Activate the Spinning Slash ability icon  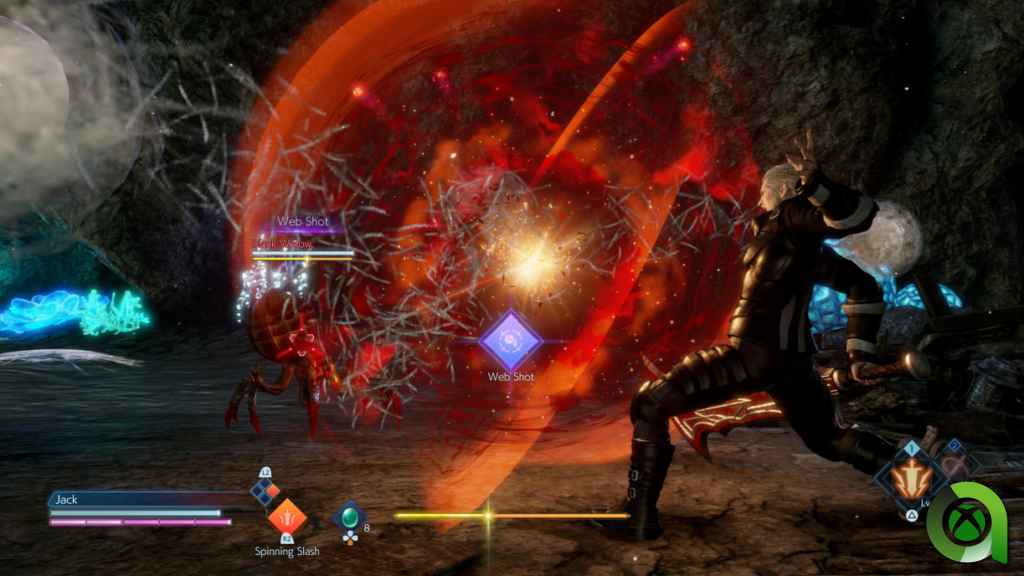(x=285, y=517)
